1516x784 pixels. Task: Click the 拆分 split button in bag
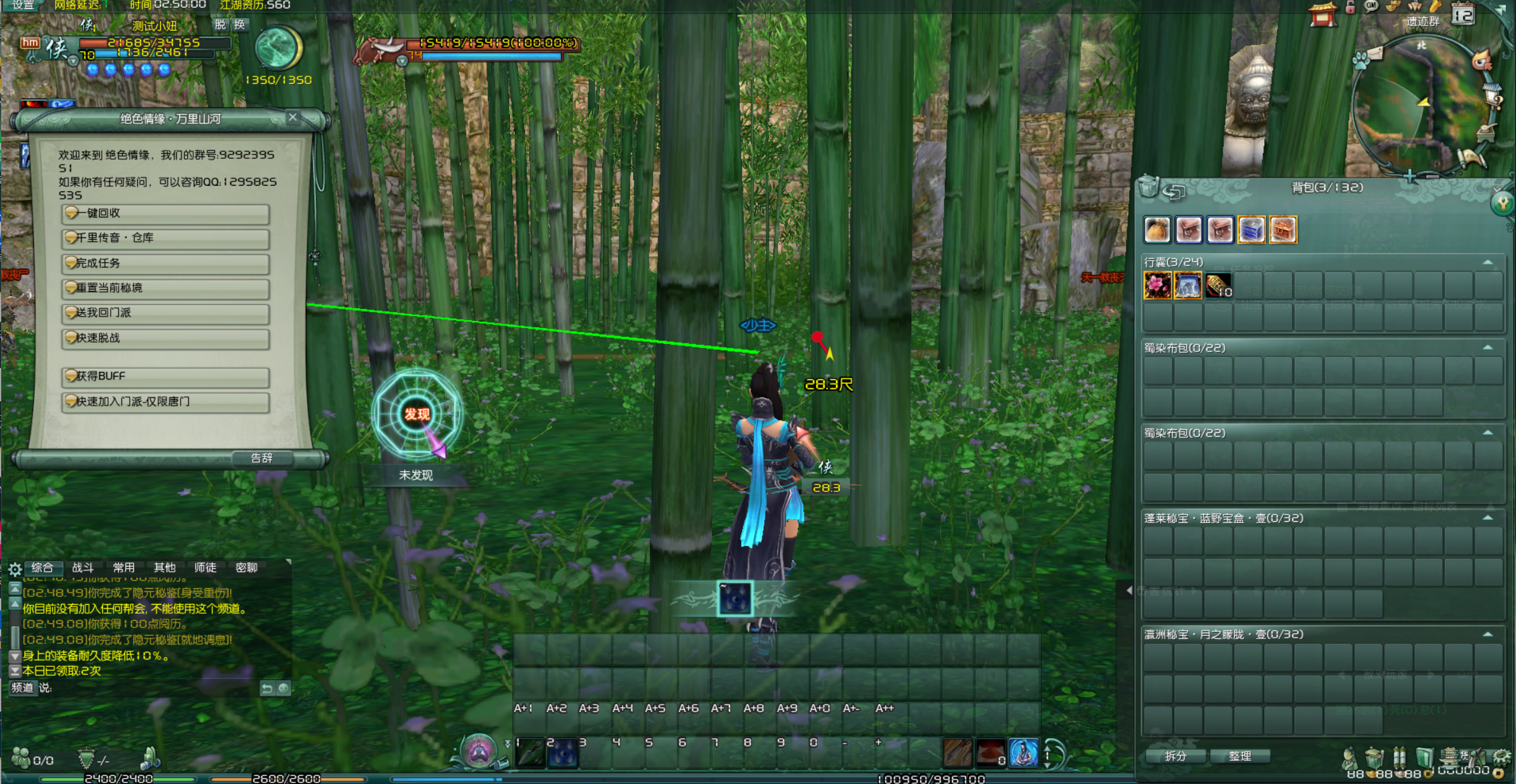point(1175,756)
